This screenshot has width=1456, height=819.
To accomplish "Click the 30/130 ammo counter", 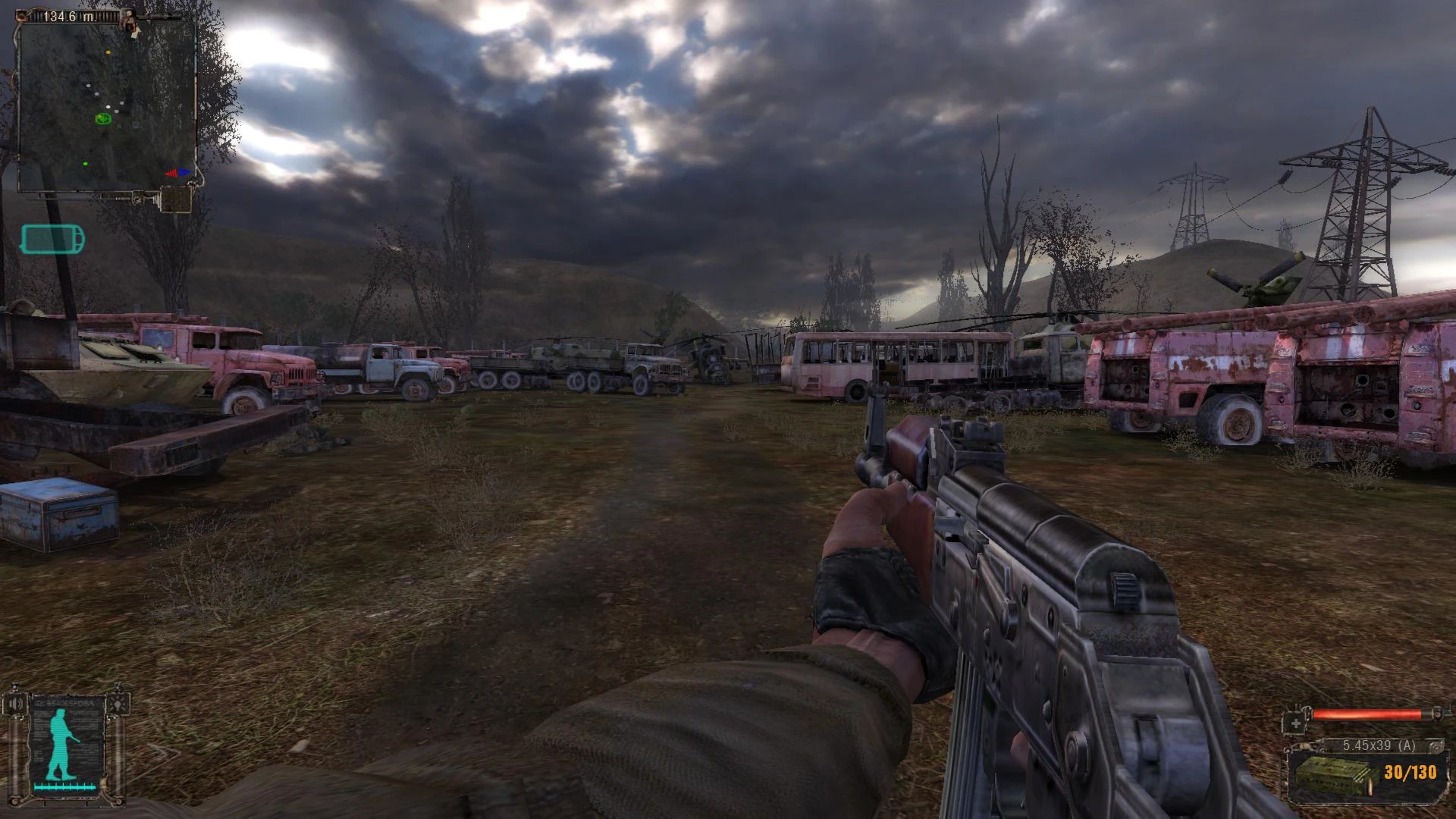I will tap(1410, 773).
